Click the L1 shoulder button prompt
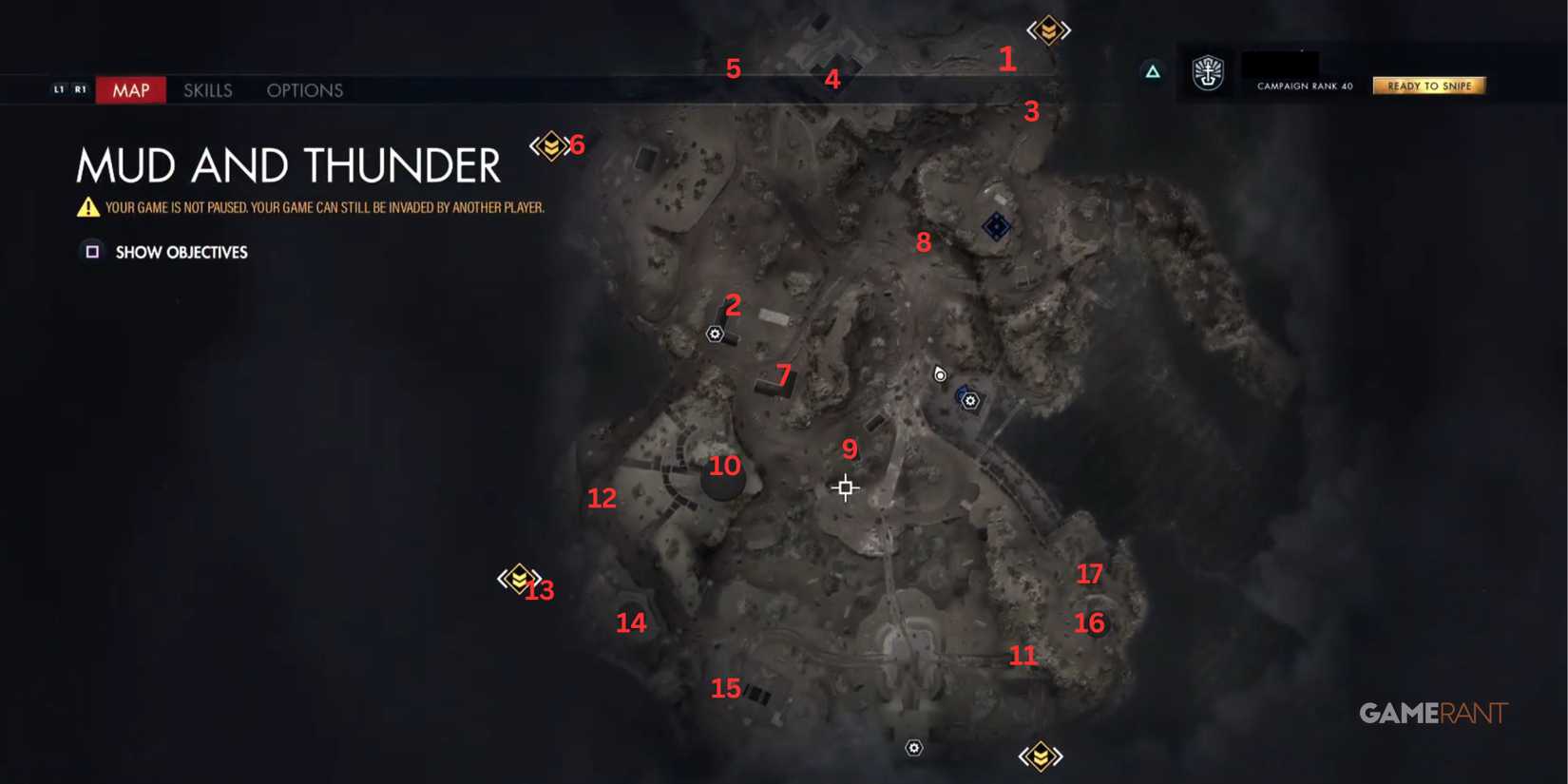 click(x=59, y=88)
